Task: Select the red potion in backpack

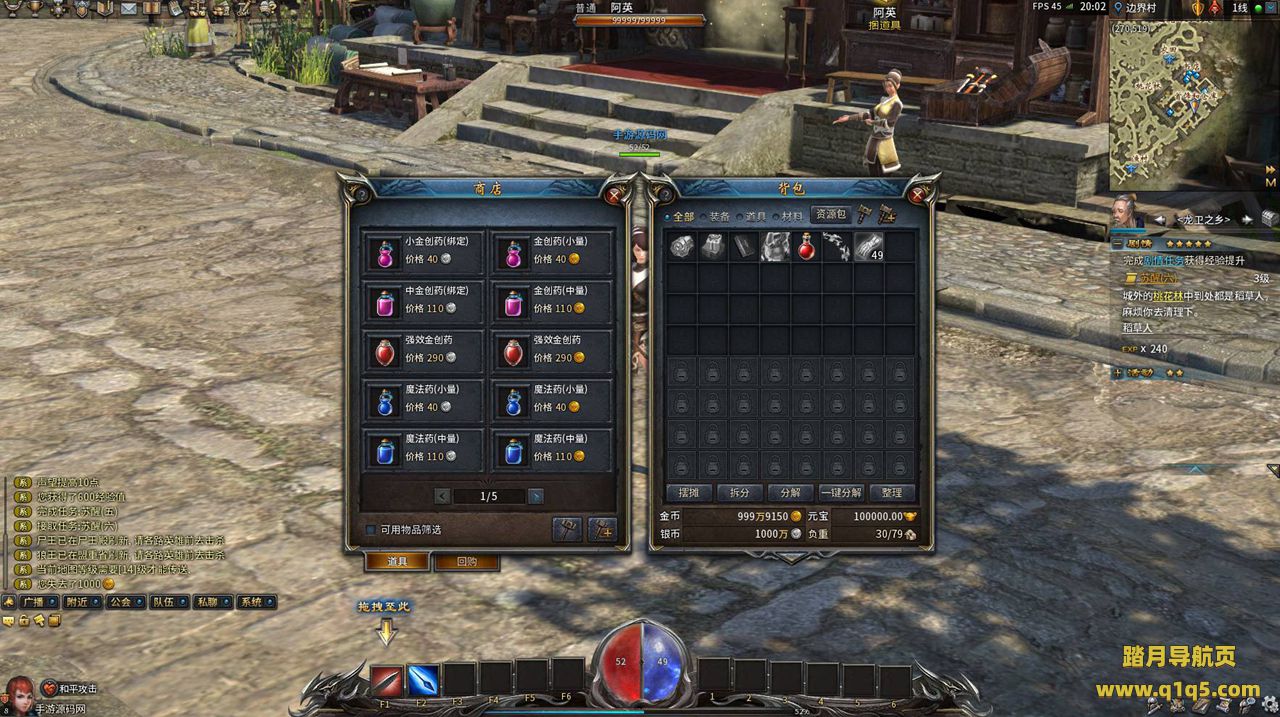Action: [x=806, y=247]
